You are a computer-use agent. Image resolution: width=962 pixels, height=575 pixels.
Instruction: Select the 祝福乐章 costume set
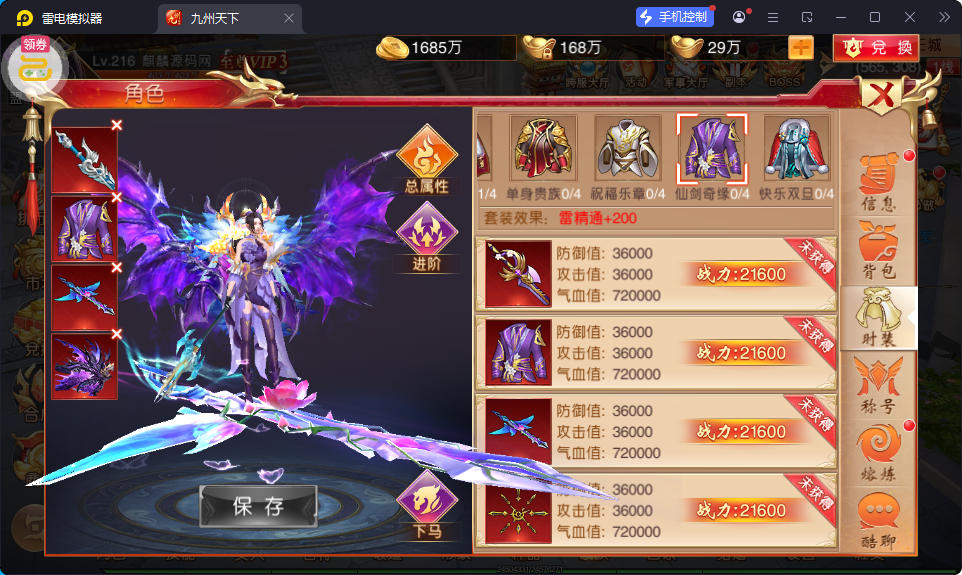(628, 150)
